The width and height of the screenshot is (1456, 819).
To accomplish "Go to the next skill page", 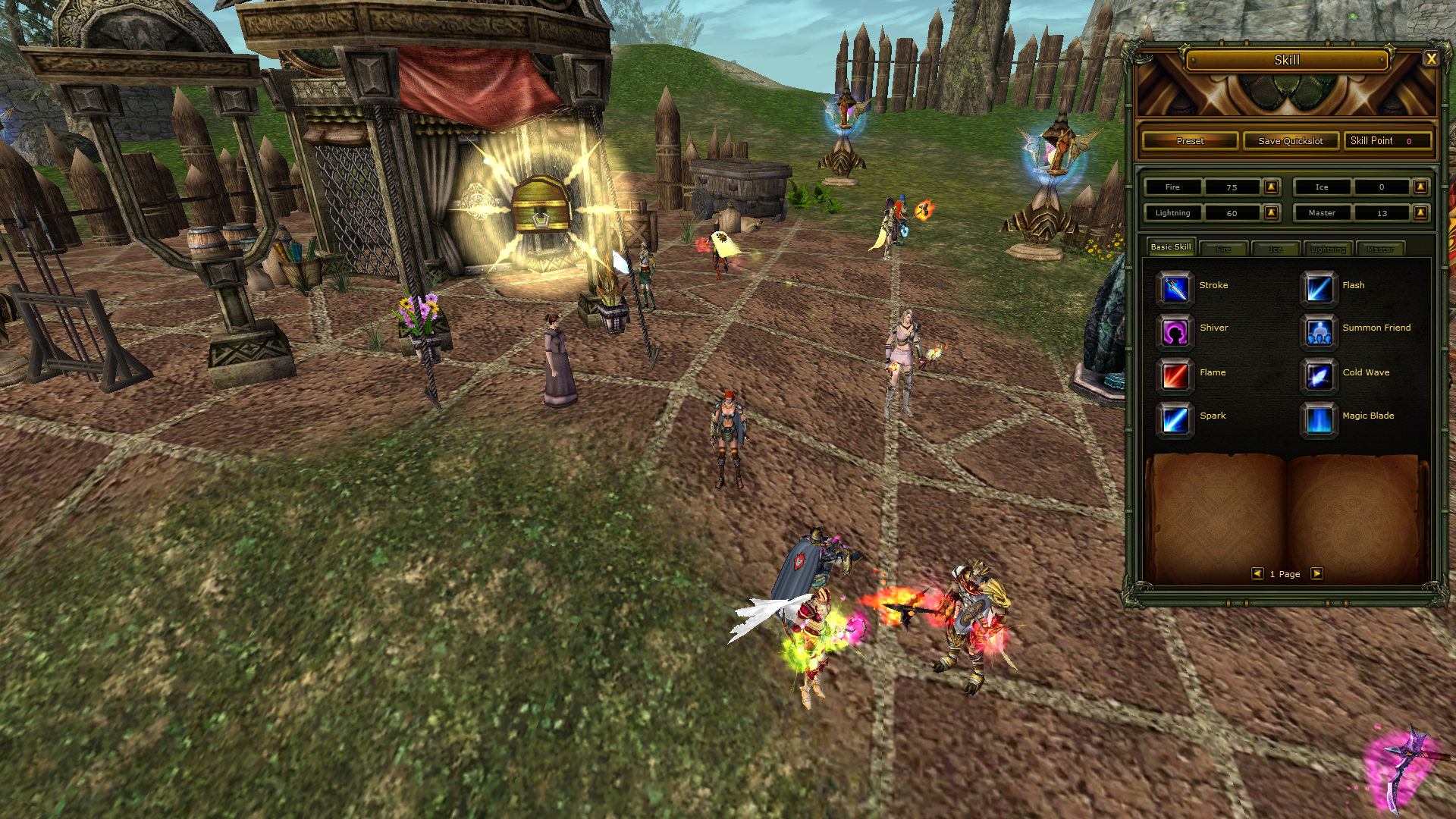I will tap(1317, 574).
